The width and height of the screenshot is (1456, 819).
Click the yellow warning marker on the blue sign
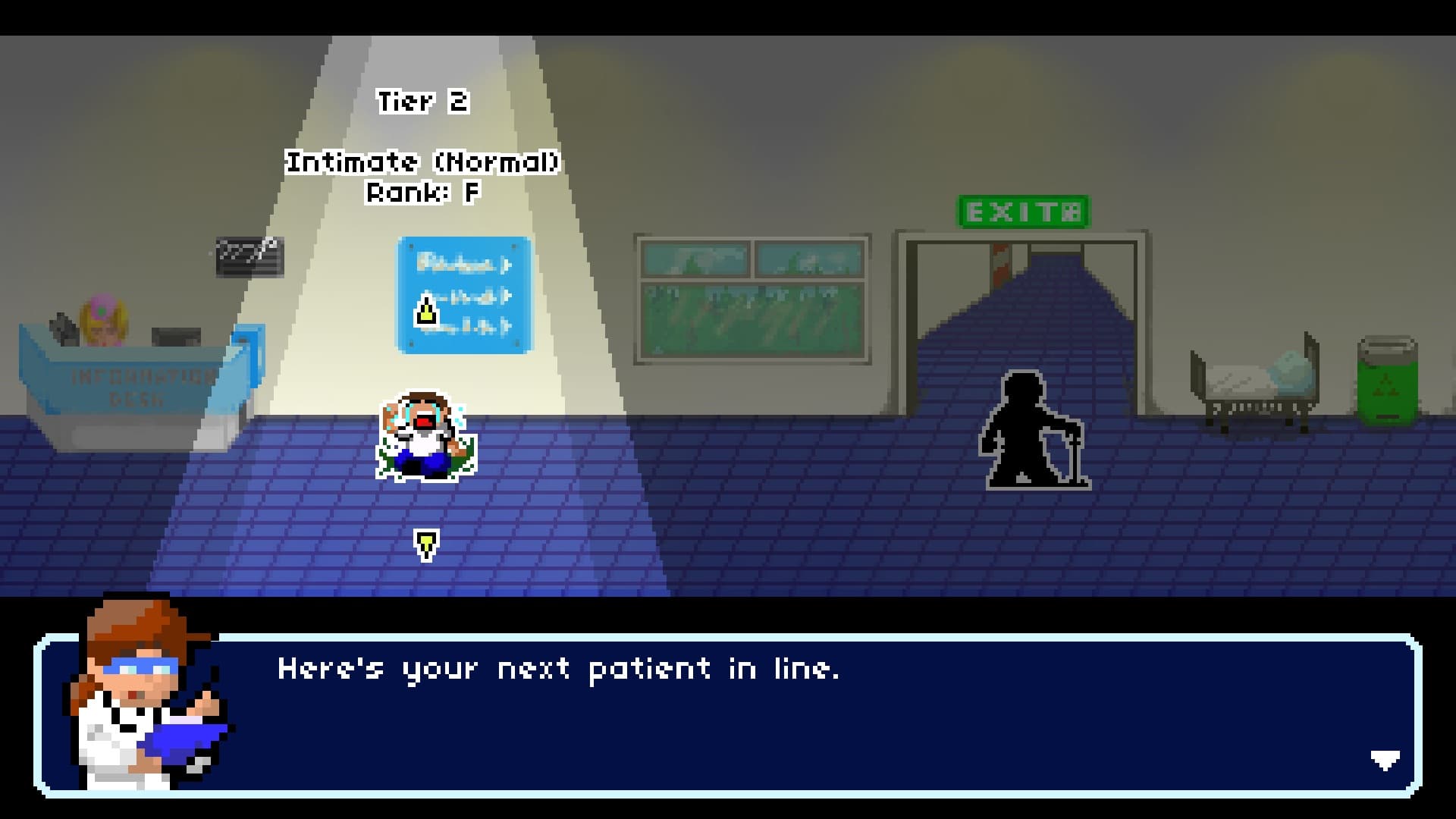pyautogui.click(x=425, y=311)
